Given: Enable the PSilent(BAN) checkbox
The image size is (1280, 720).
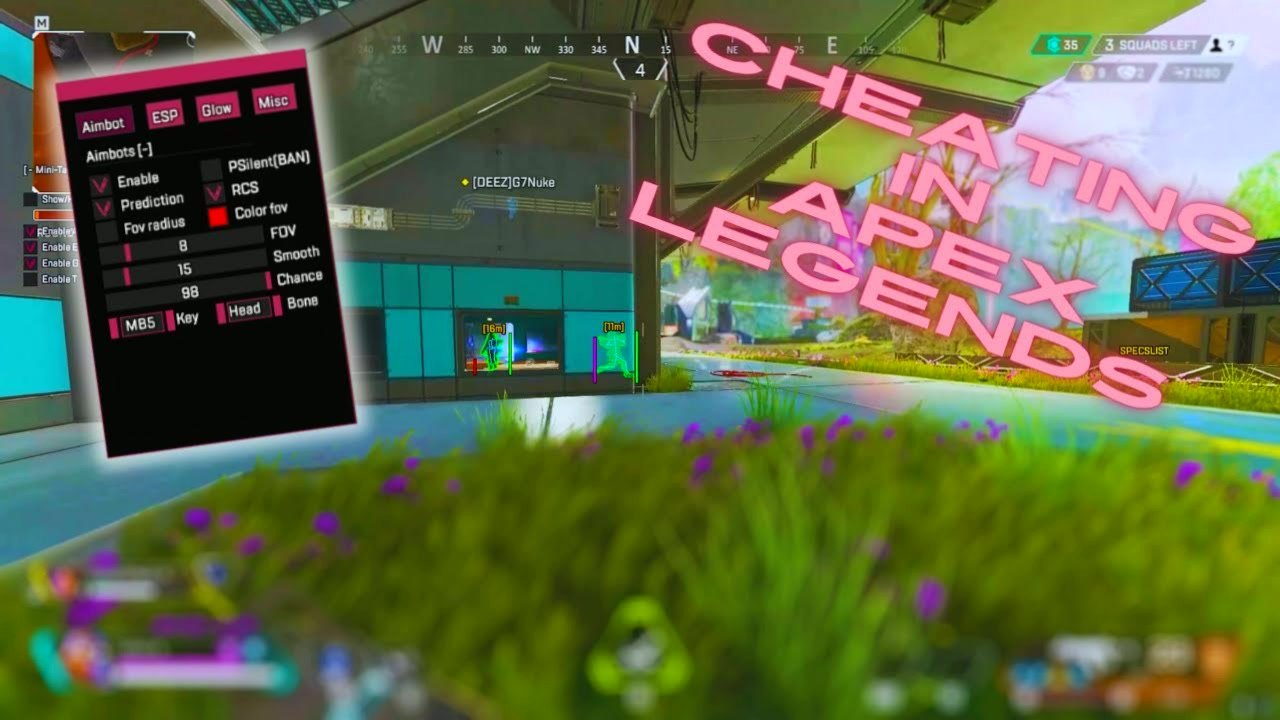Looking at the screenshot, I should coord(211,167).
